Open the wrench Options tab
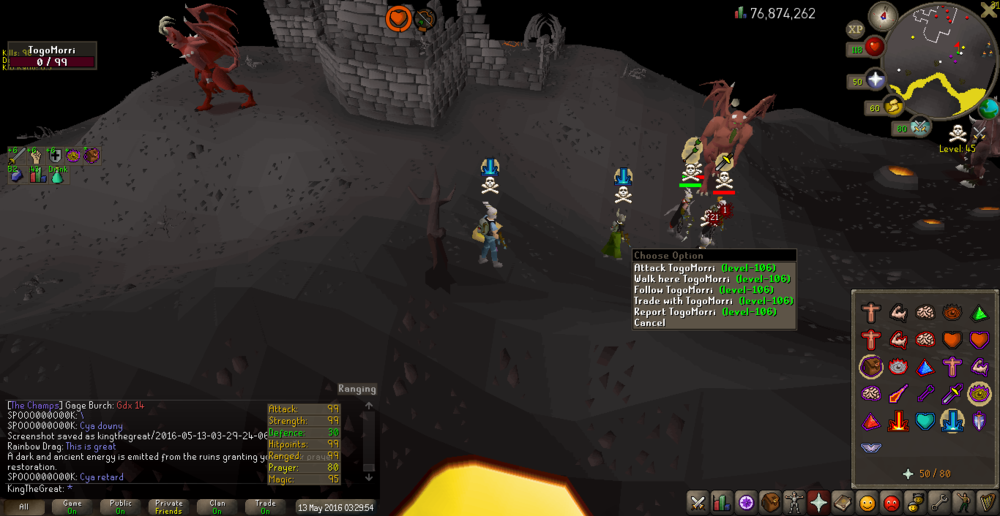Screen dimensions: 1000x516 click(x=940, y=502)
